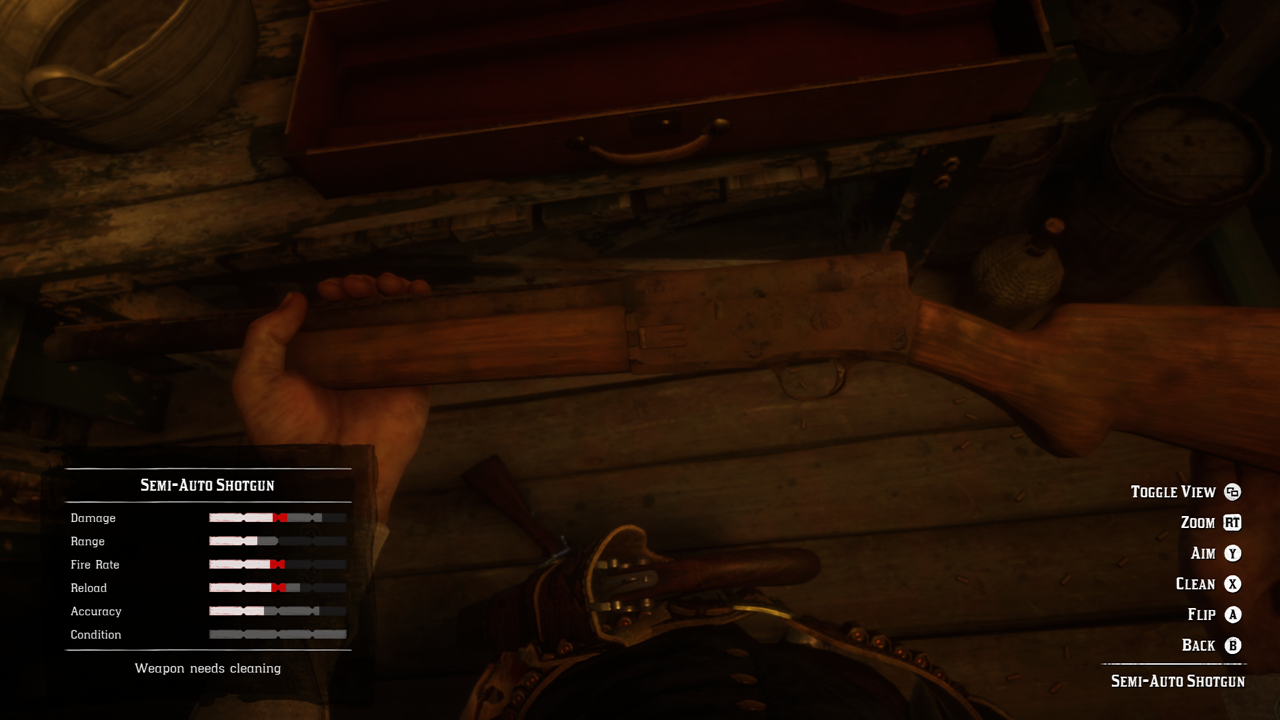Select the RT Zoom button icon
The height and width of the screenshot is (720, 1280).
click(1232, 522)
